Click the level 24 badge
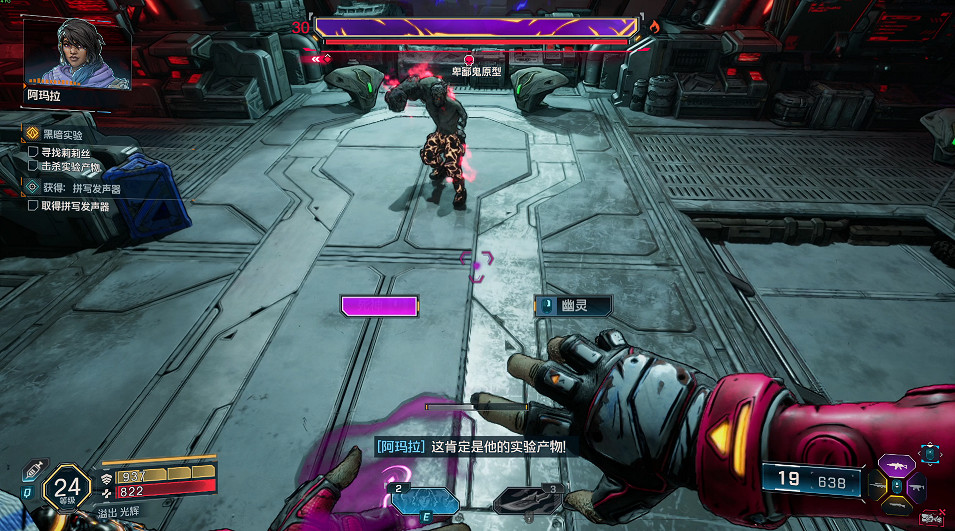The height and width of the screenshot is (531, 955). point(68,487)
